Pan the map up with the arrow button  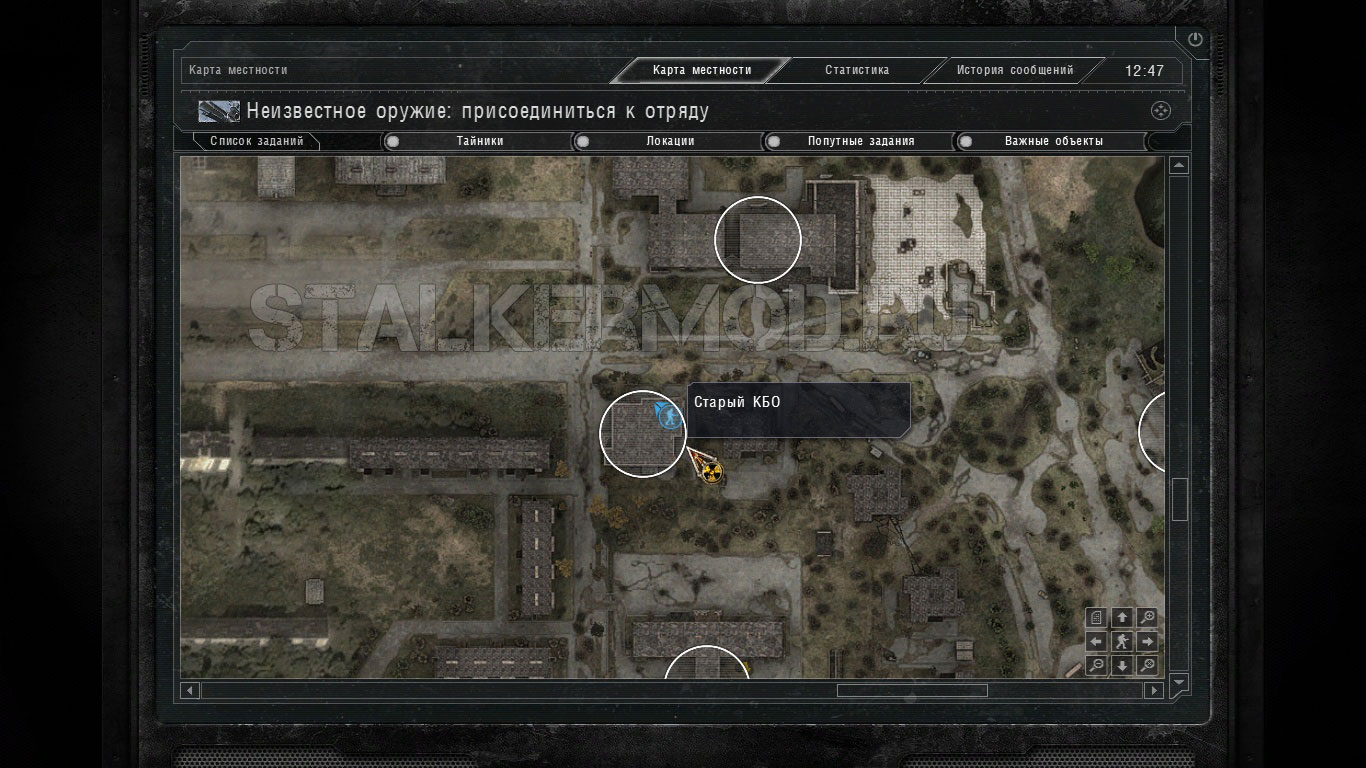1122,617
